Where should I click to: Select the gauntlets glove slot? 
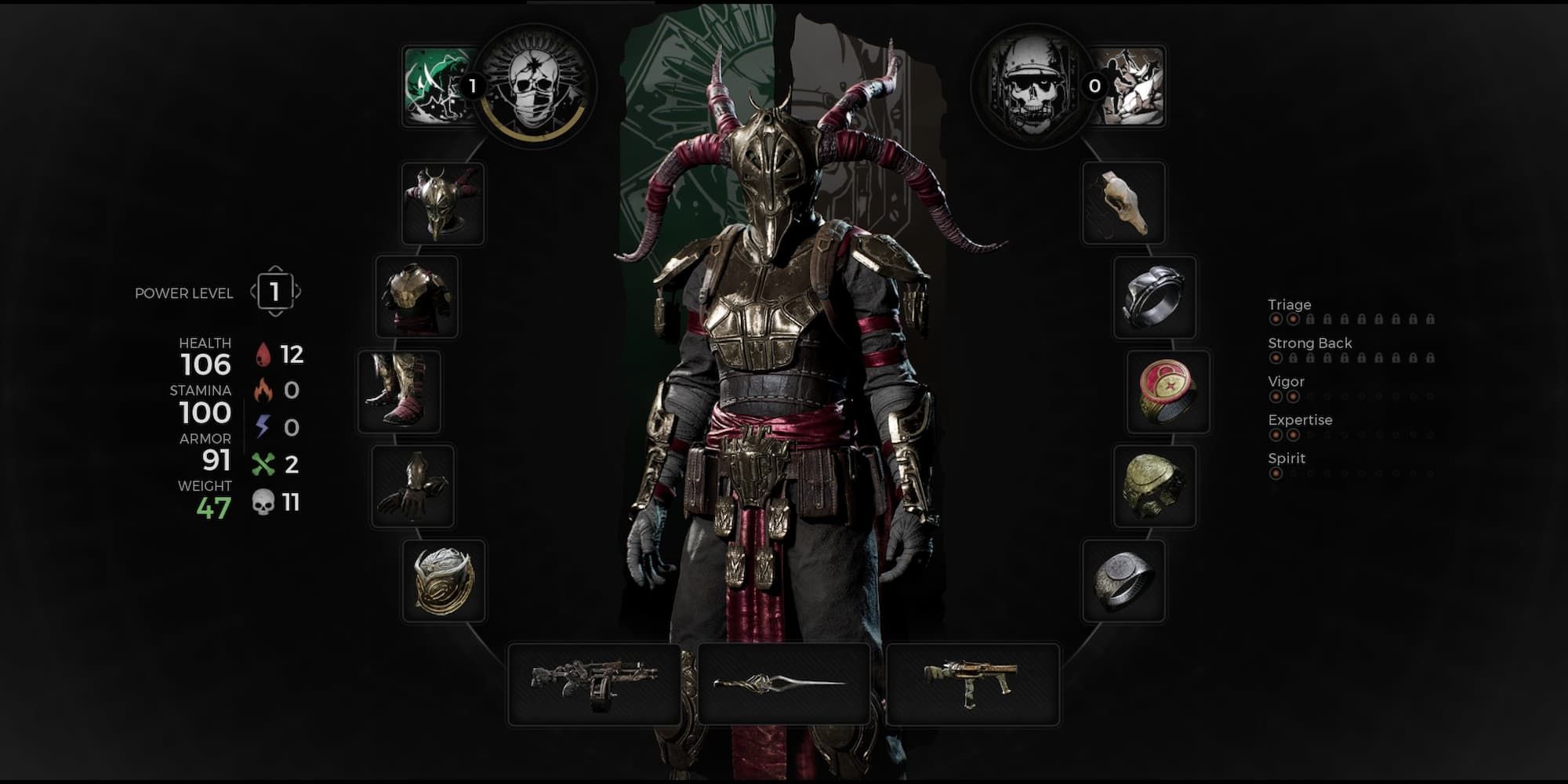(412, 486)
